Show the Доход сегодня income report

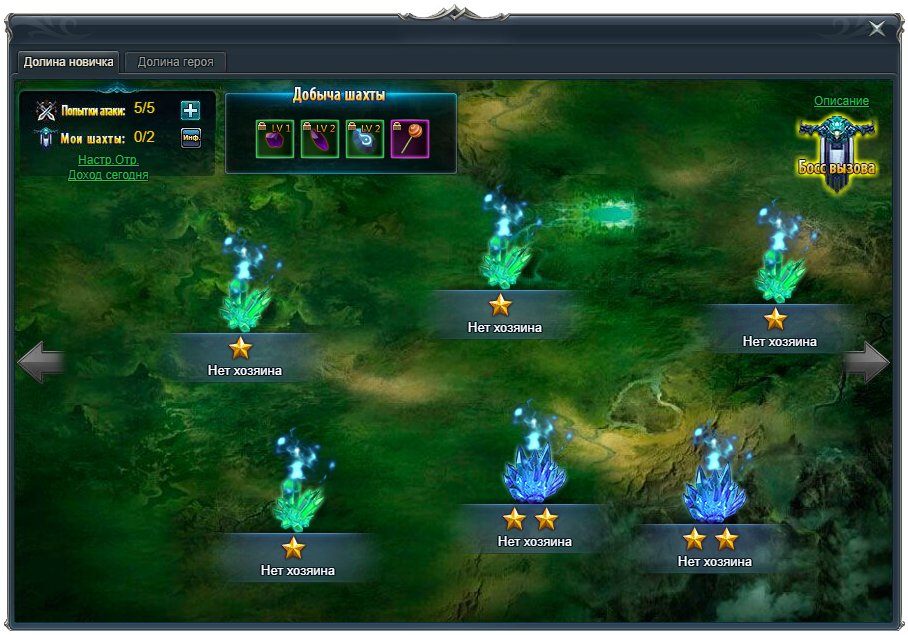pyautogui.click(x=108, y=175)
